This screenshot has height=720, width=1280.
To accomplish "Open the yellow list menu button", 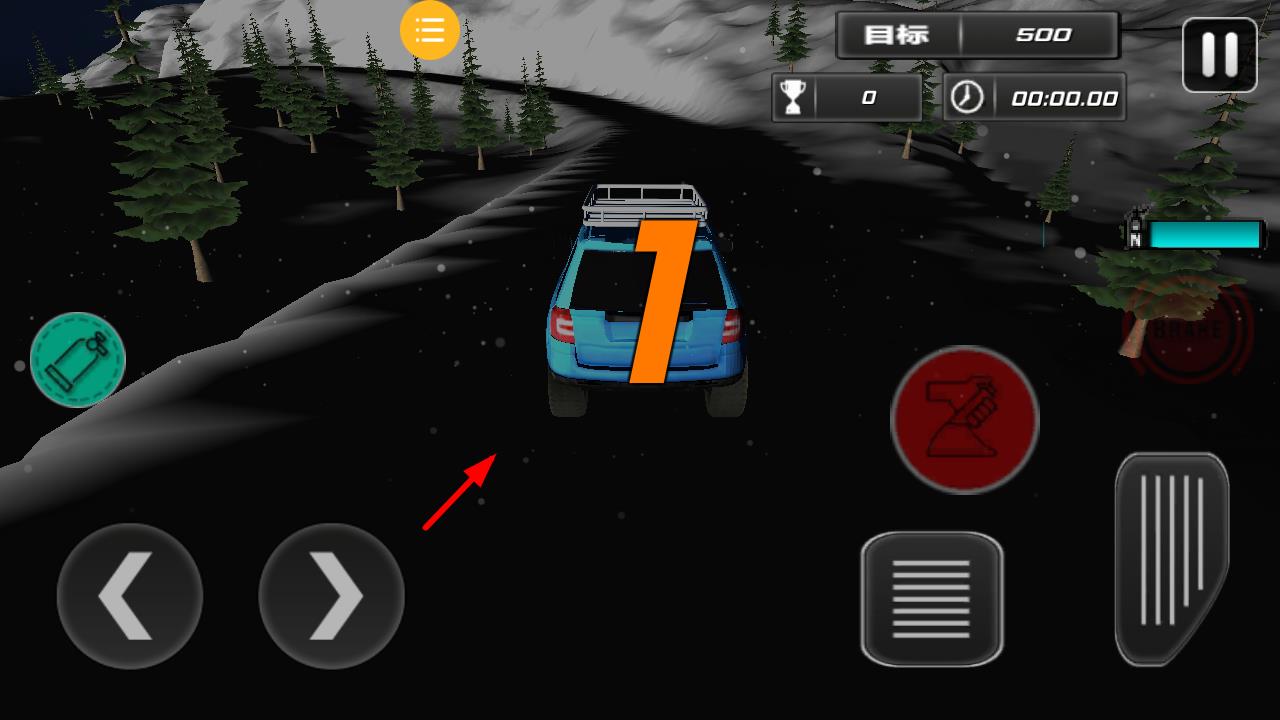I will (430, 30).
